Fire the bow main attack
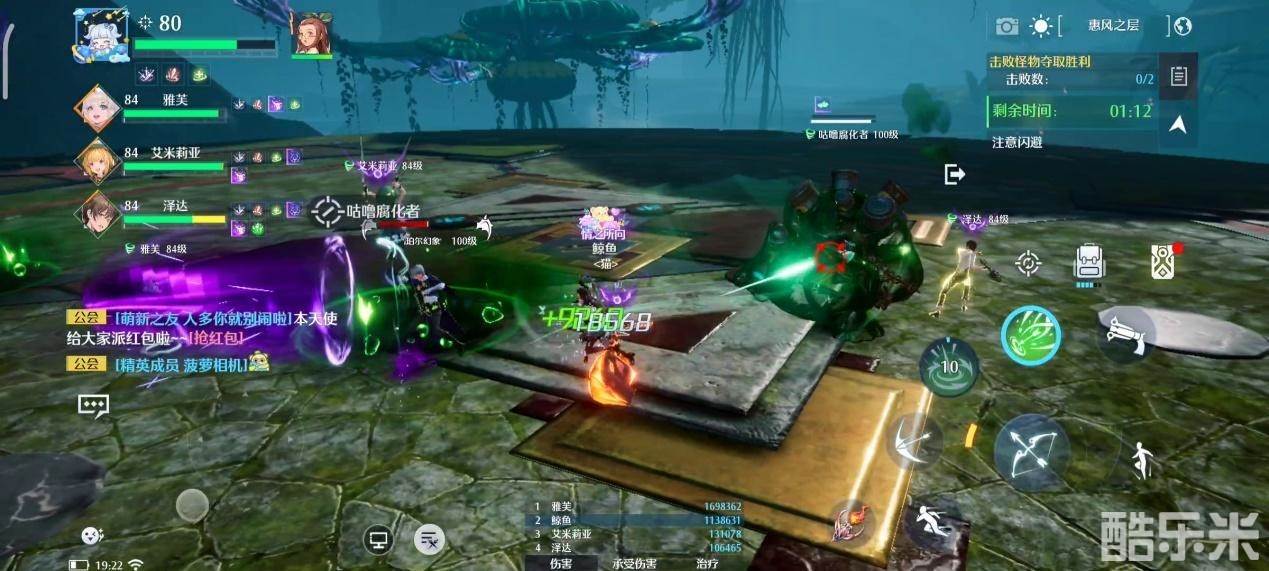The image size is (1269, 571). pos(1030,452)
